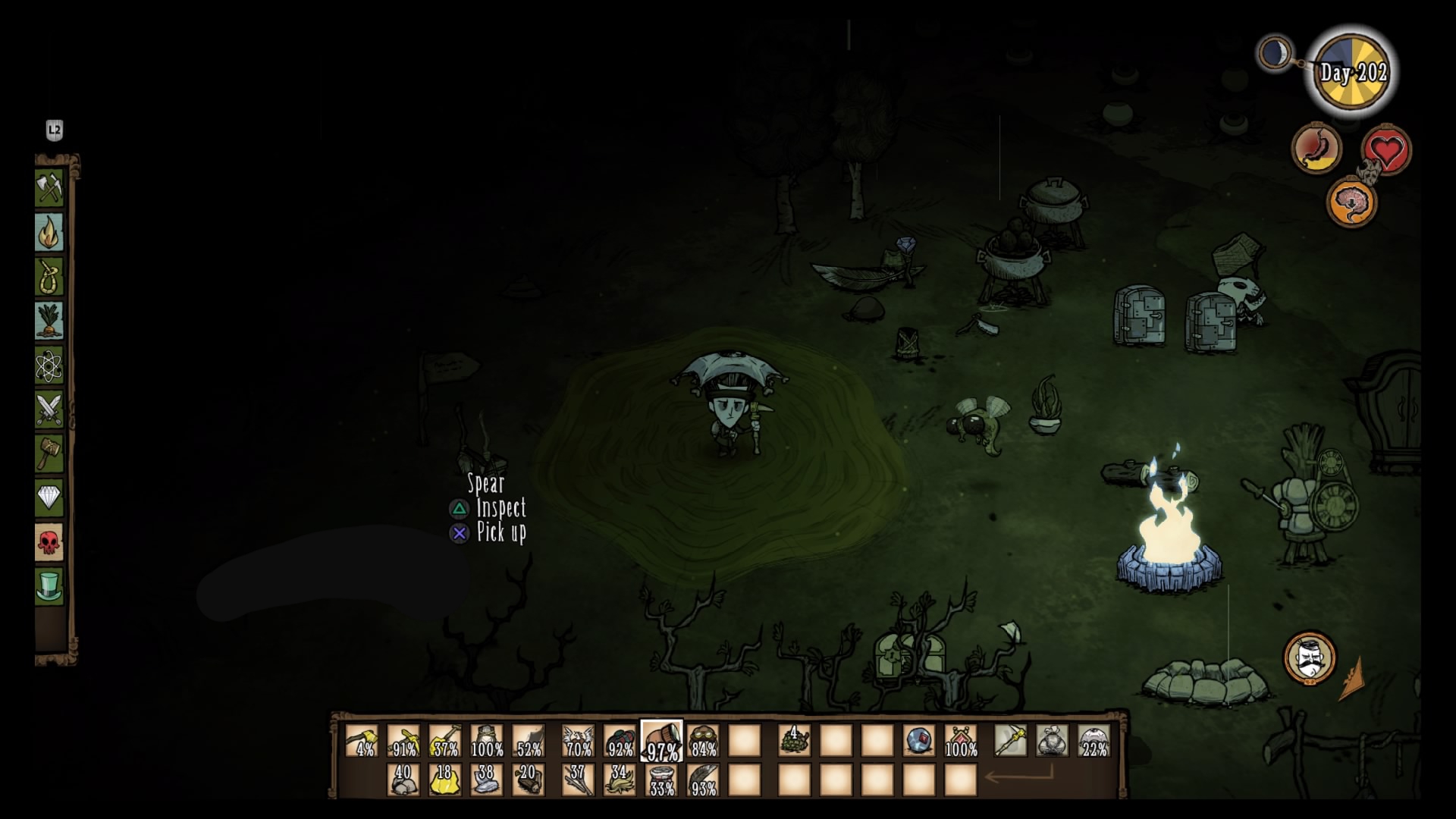Switch to the Dress top hat tab
Image resolution: width=1456 pixels, height=819 pixels.
pyautogui.click(x=49, y=586)
